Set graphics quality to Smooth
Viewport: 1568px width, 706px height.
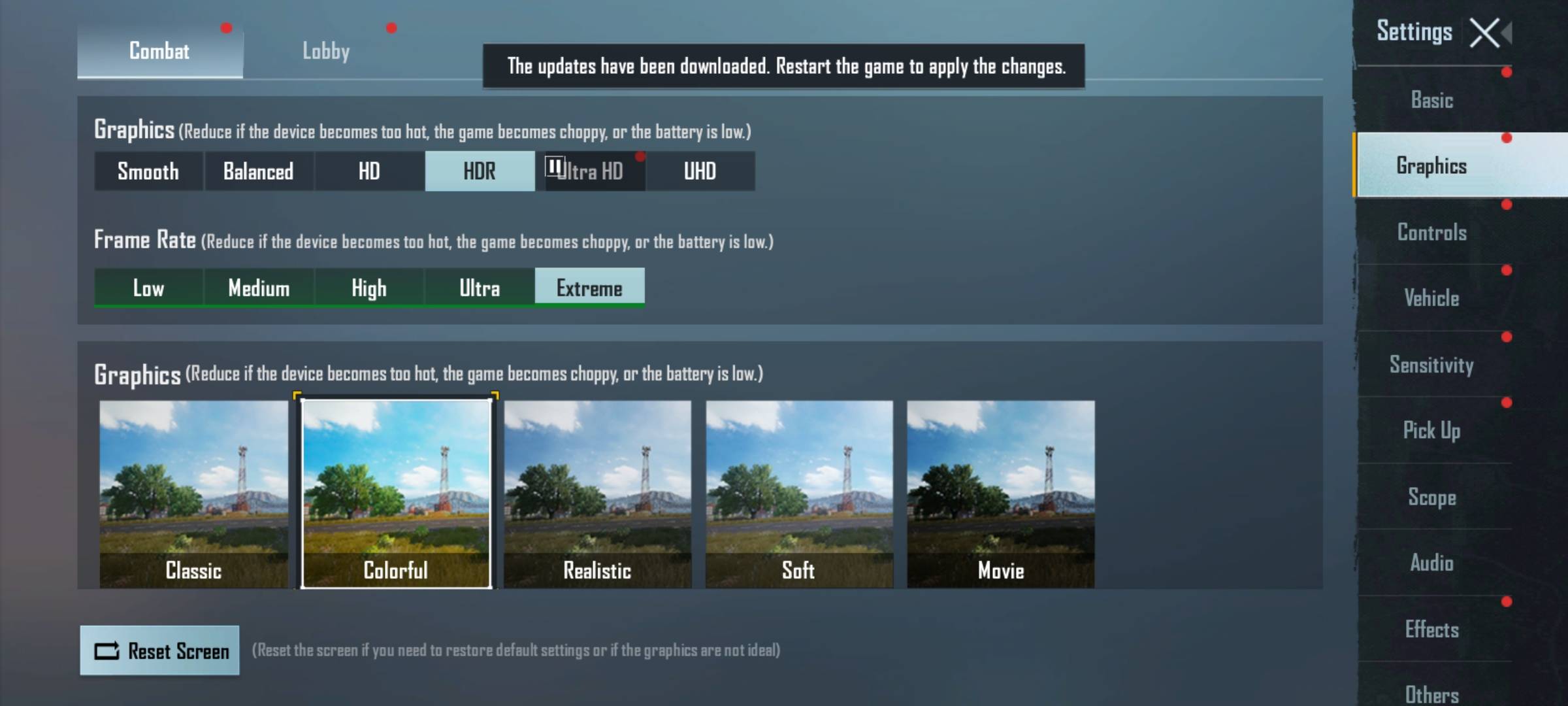tap(148, 171)
